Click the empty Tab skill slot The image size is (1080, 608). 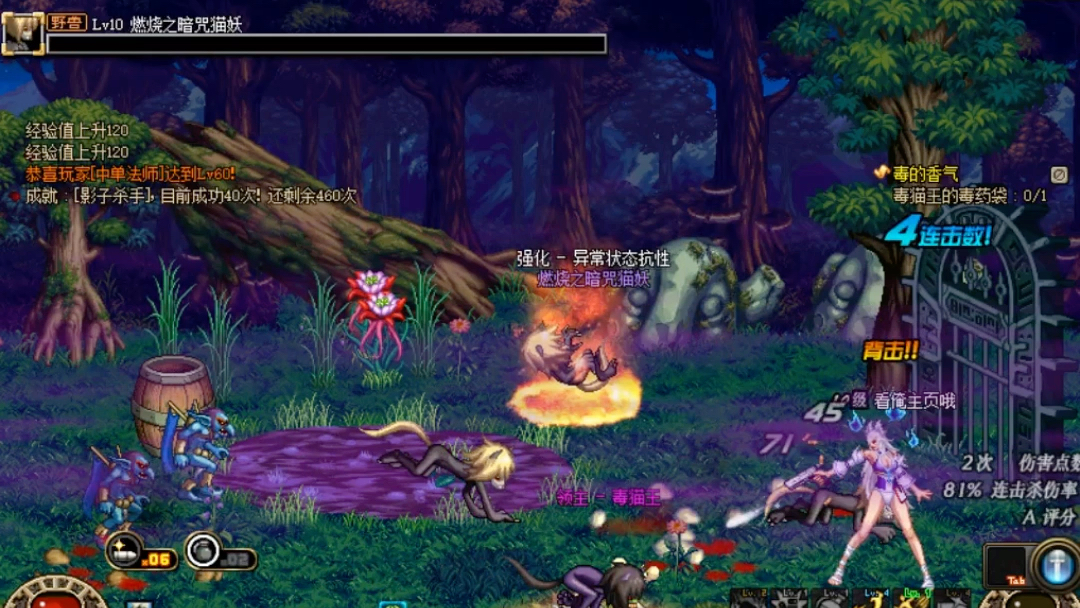coord(1005,565)
